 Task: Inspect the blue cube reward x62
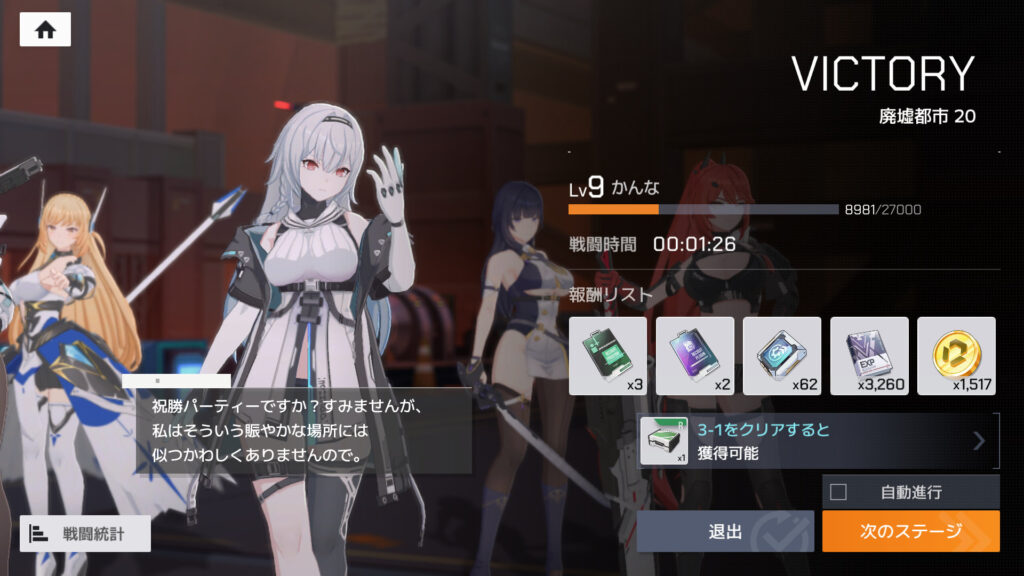[x=782, y=356]
